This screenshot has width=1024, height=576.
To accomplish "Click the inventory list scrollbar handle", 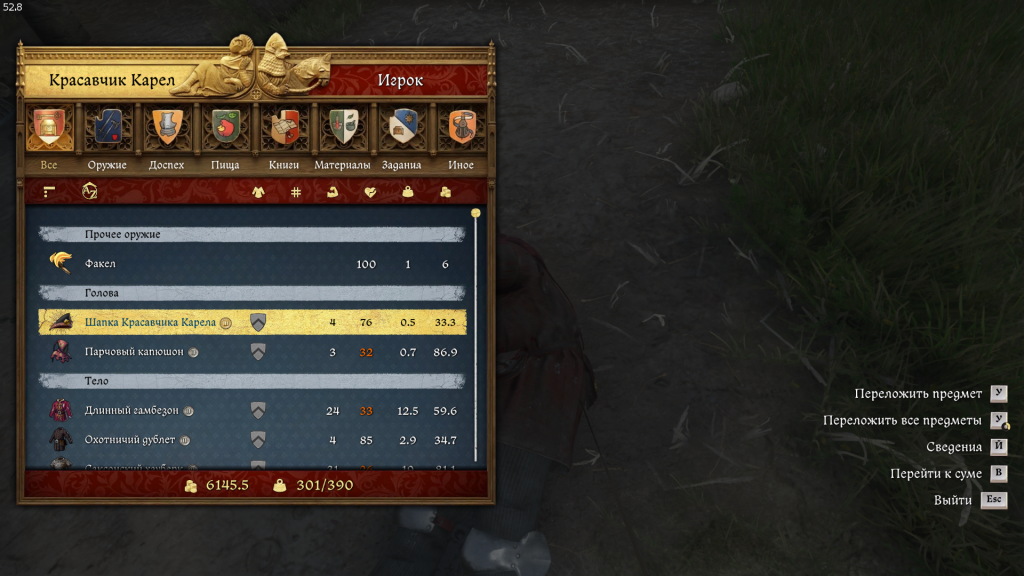I will [476, 214].
